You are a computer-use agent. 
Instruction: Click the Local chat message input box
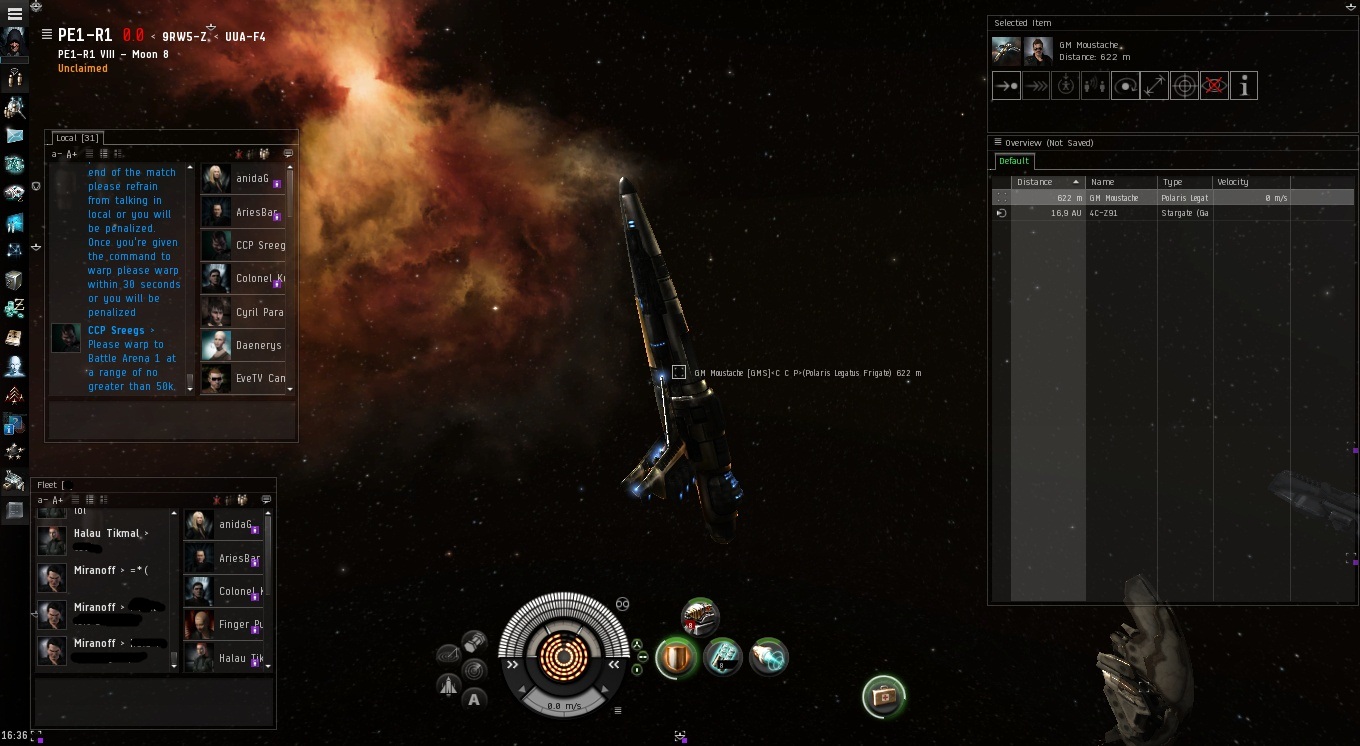171,418
